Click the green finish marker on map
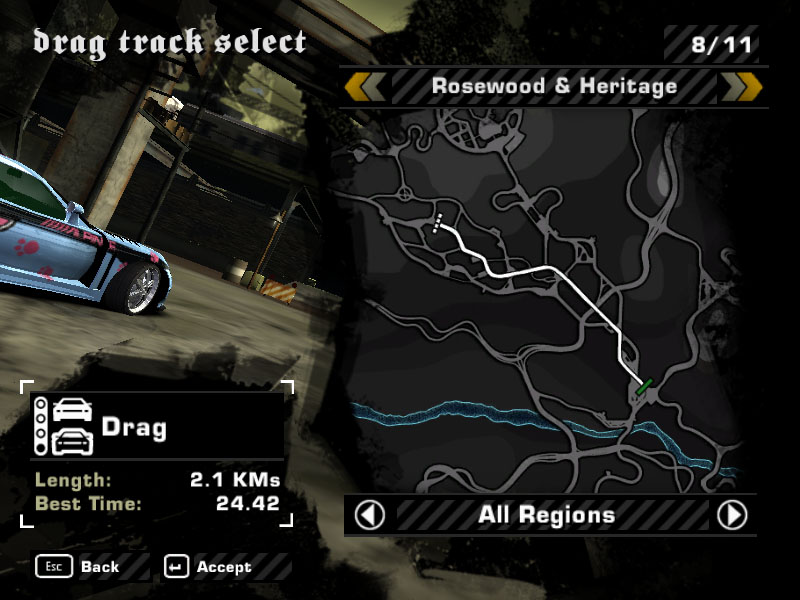Screen dimensions: 800x600 pyautogui.click(x=643, y=384)
